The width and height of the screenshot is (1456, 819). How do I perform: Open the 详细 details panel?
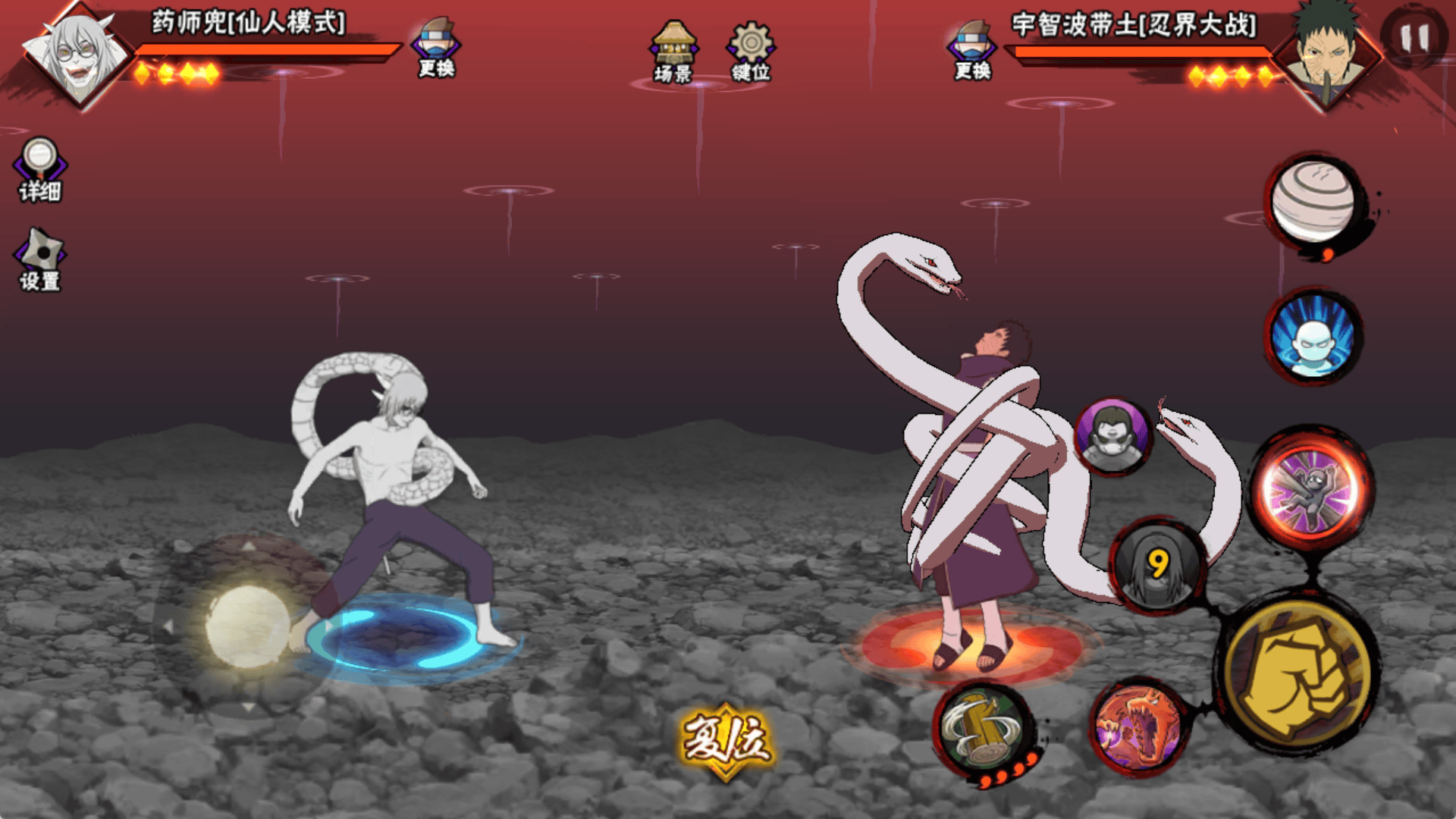pyautogui.click(x=39, y=170)
